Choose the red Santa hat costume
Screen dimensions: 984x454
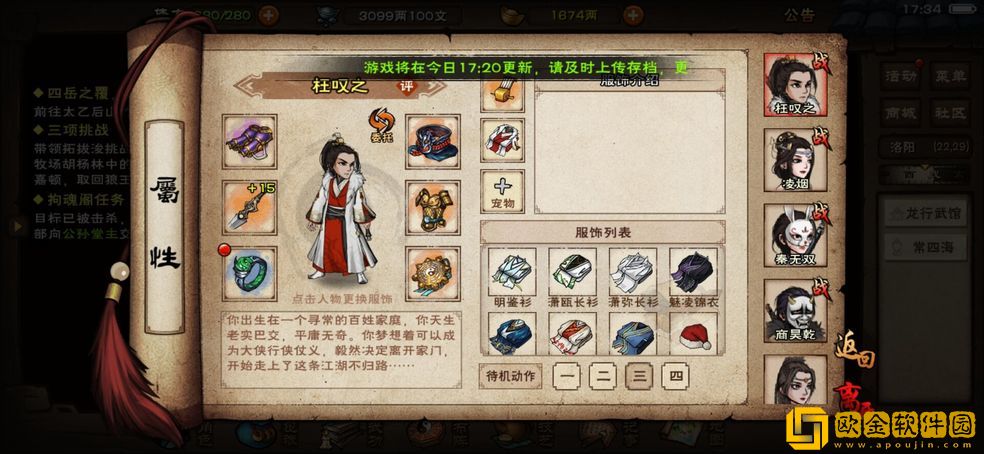(x=692, y=335)
